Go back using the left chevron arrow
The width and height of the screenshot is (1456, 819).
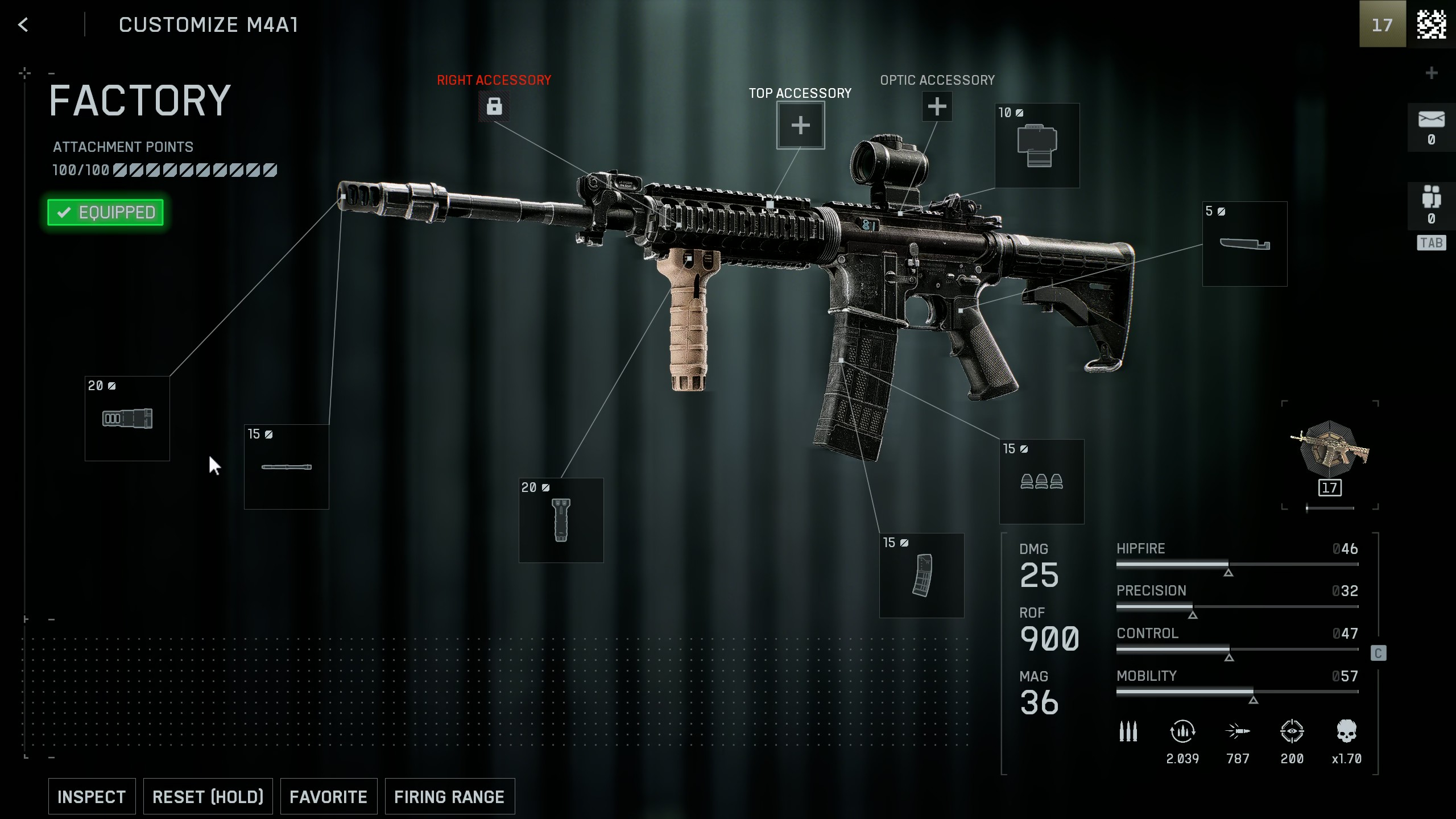pos(23,24)
